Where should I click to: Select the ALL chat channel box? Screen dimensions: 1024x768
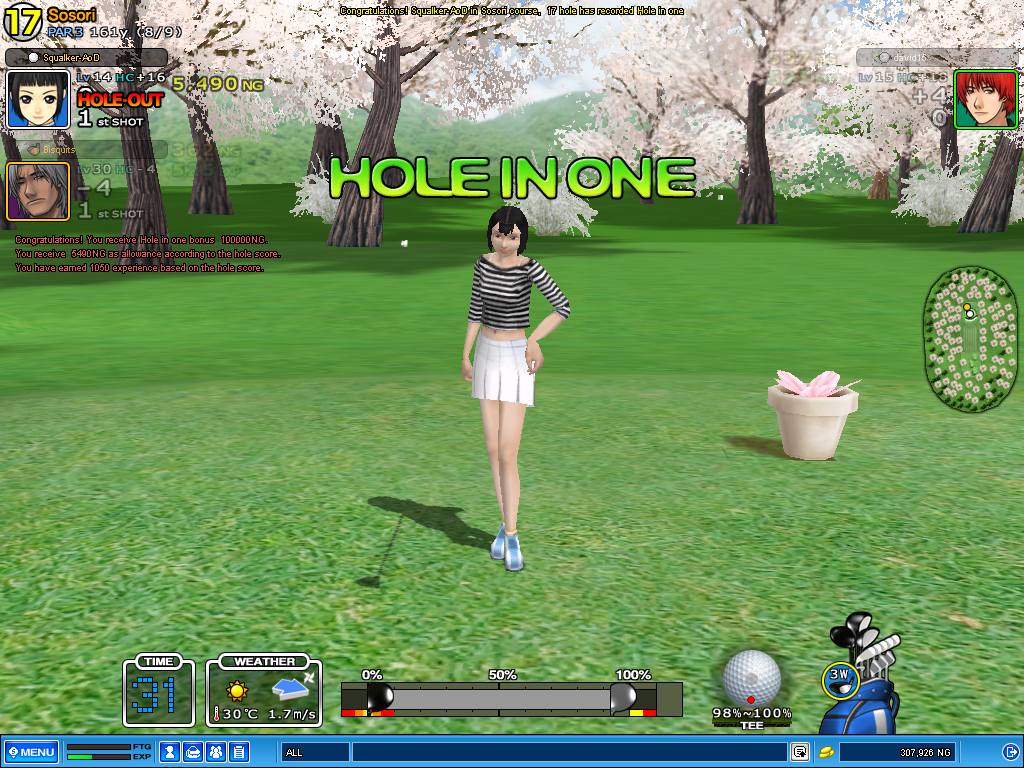click(x=315, y=752)
